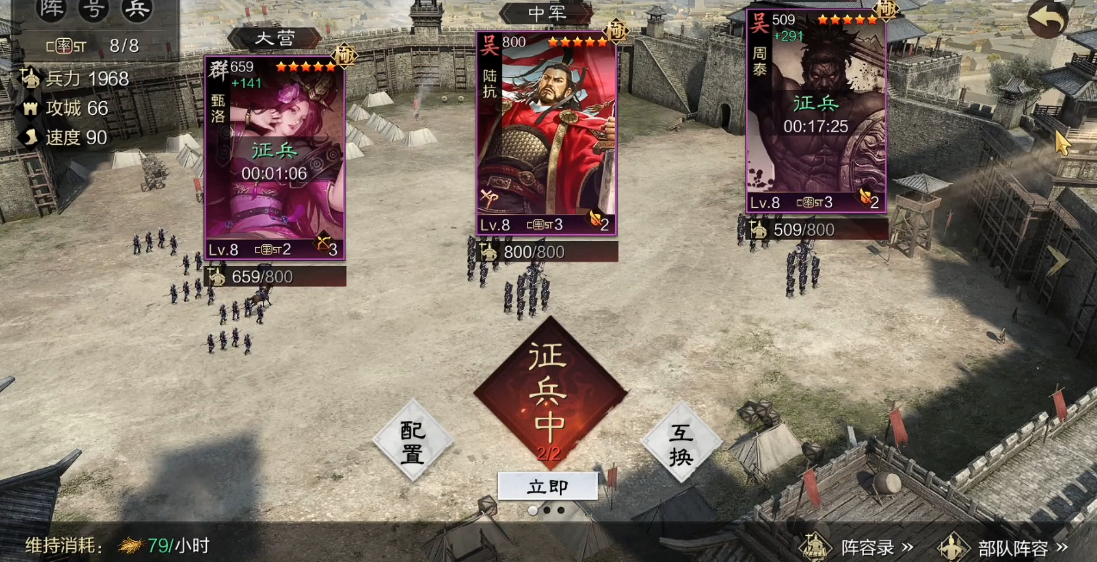Choose the 互换 swap button
The width and height of the screenshot is (1097, 562).
click(681, 442)
